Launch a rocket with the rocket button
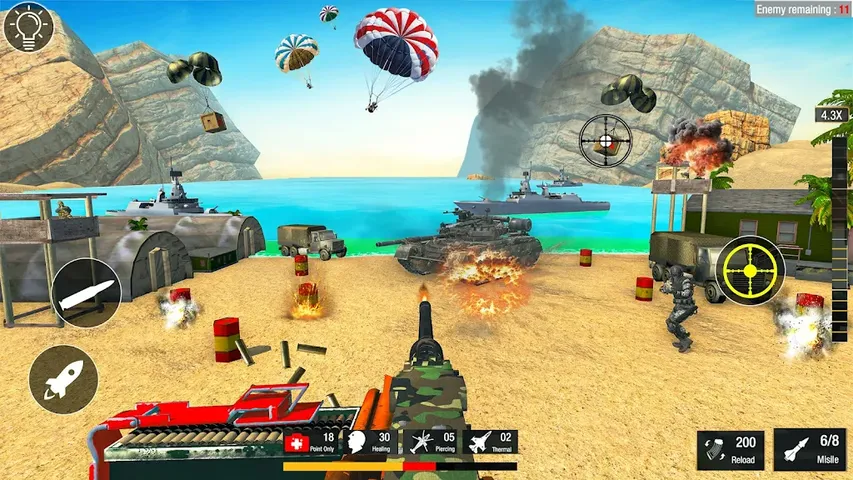Image resolution: width=853 pixels, height=480 pixels. (63, 380)
